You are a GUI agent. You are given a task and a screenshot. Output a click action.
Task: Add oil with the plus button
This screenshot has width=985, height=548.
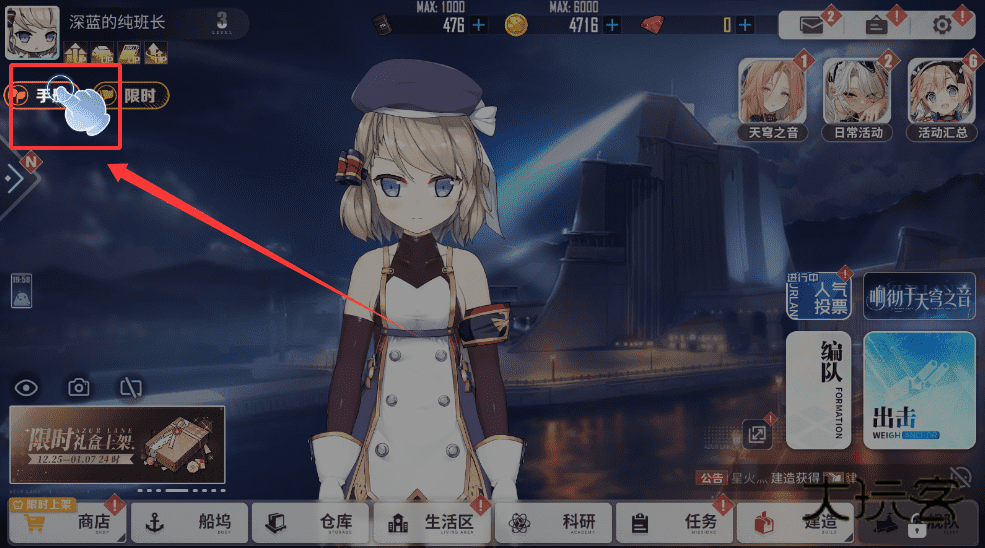(x=479, y=25)
